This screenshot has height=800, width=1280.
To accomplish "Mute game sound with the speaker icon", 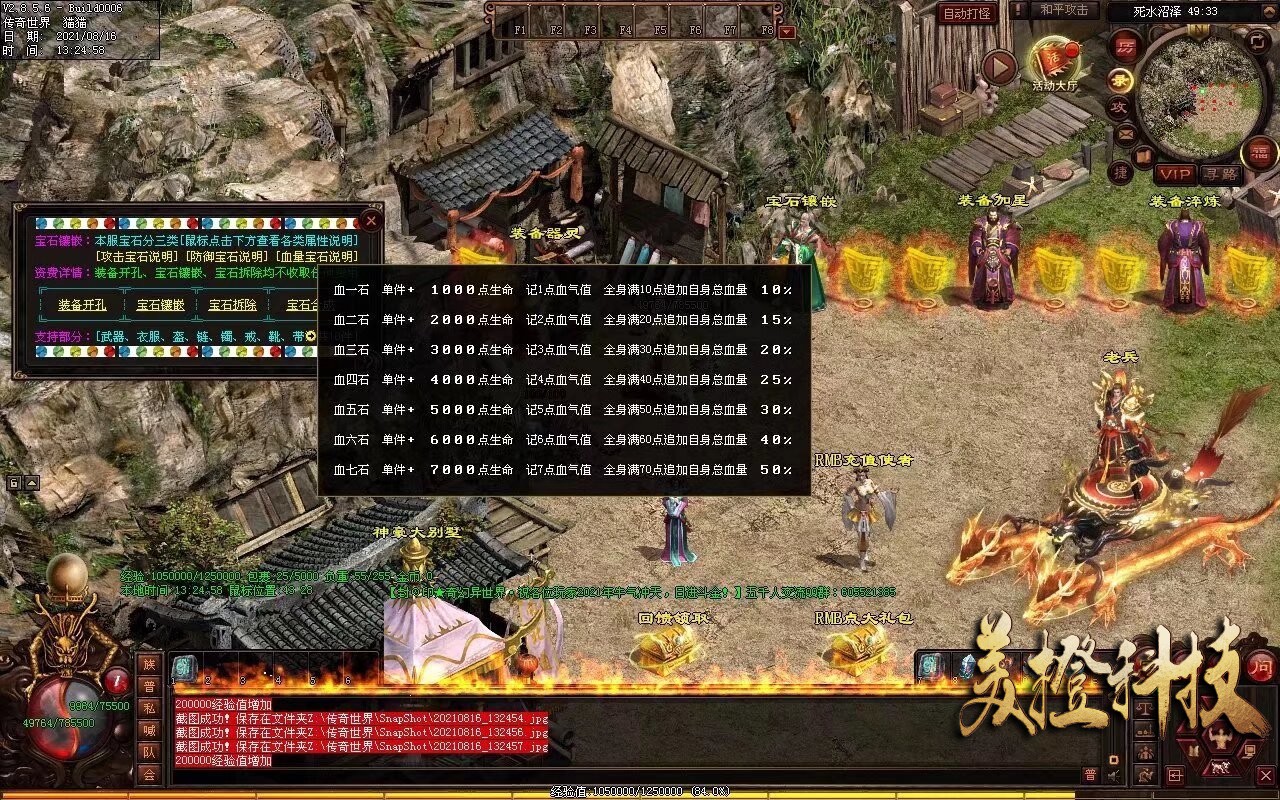I will pos(1113,774).
